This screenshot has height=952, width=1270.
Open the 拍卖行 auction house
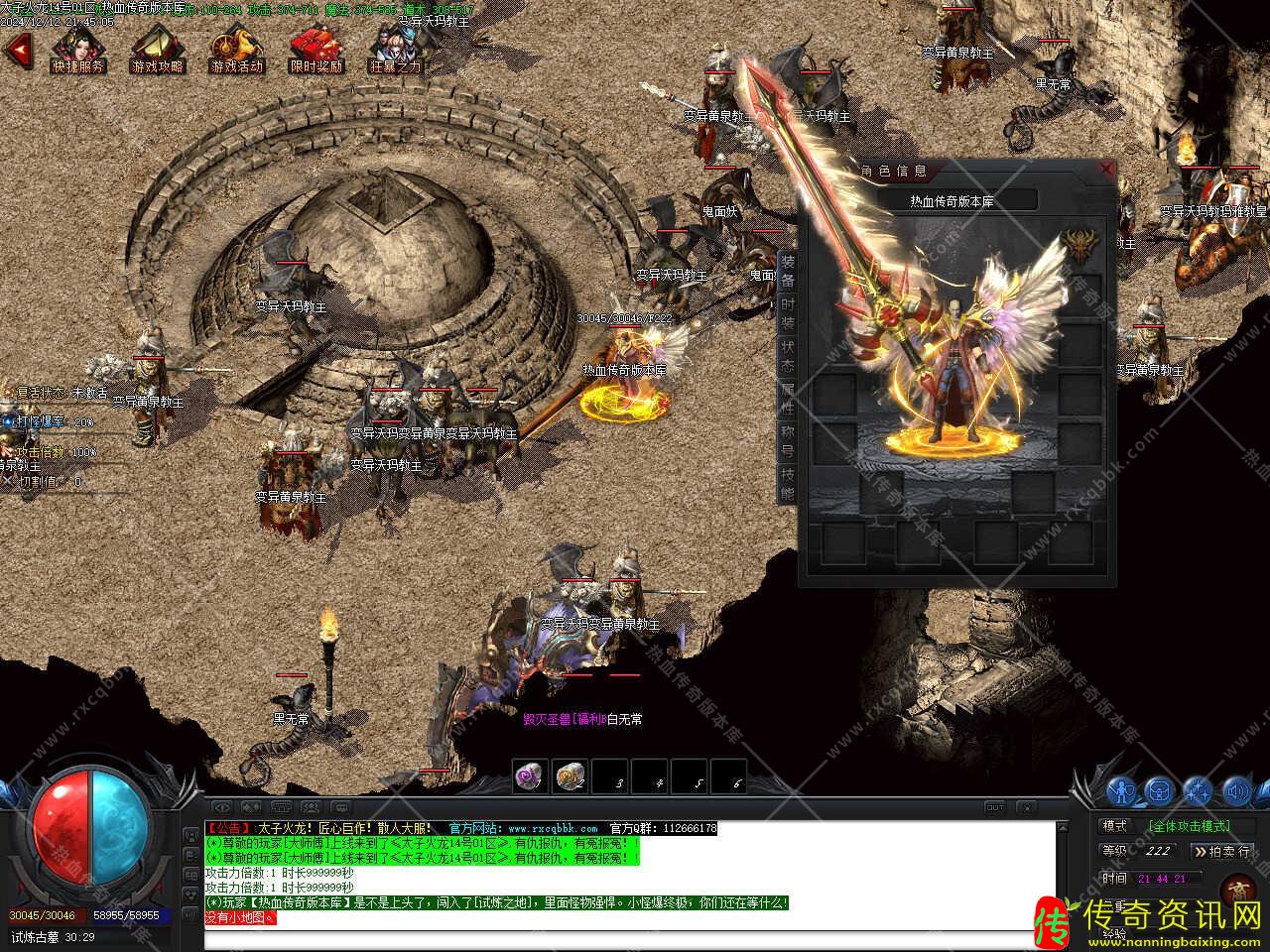click(1222, 852)
